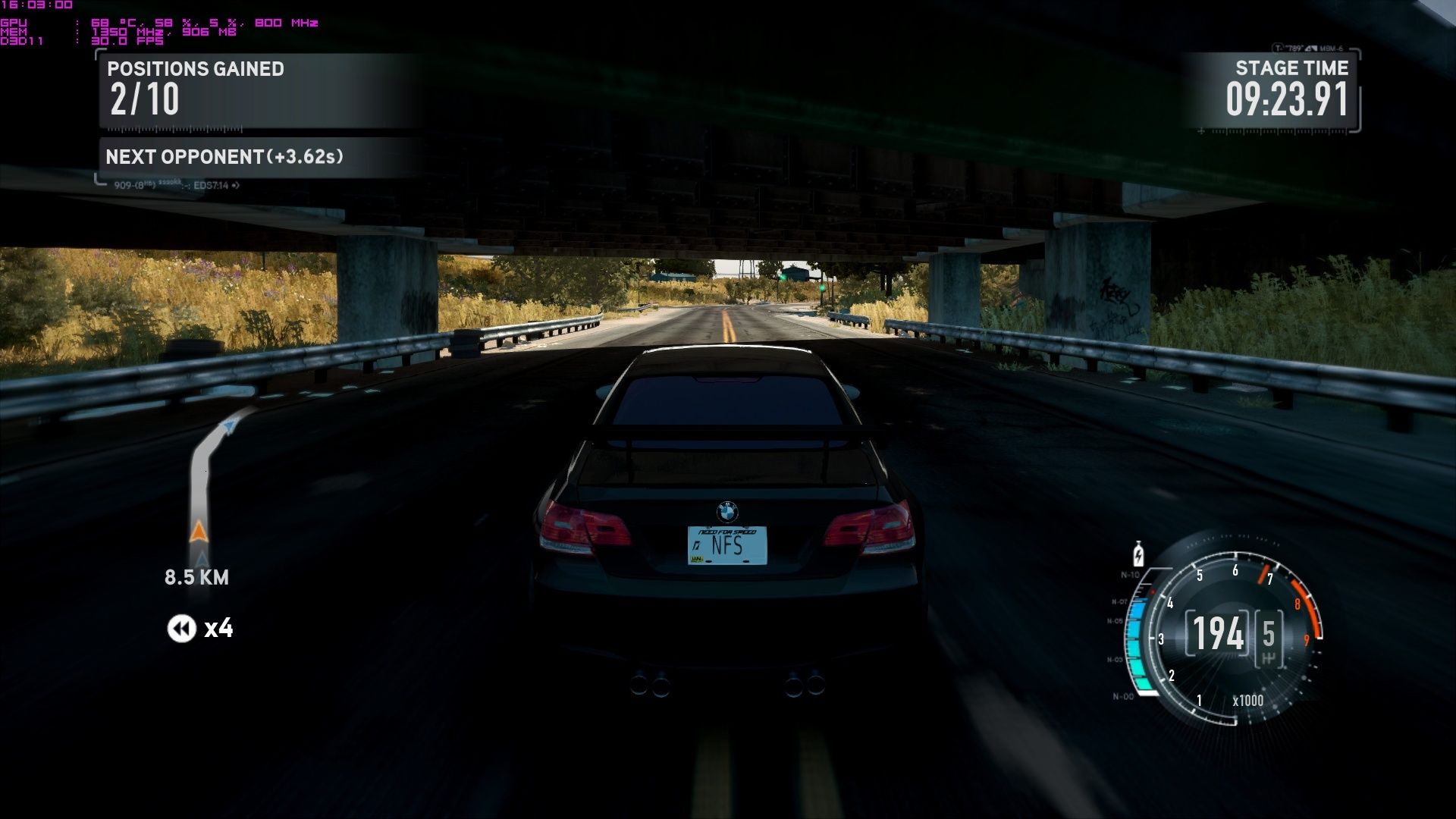Viewport: 1456px width, 819px height.
Task: Click the orange player arrow on the route
Action: click(x=199, y=532)
